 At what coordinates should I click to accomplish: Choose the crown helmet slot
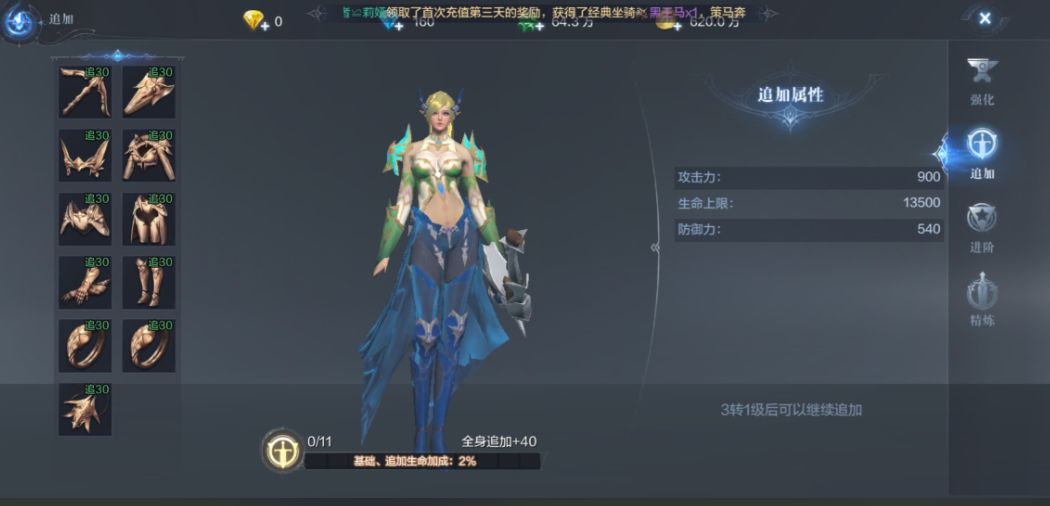point(85,155)
